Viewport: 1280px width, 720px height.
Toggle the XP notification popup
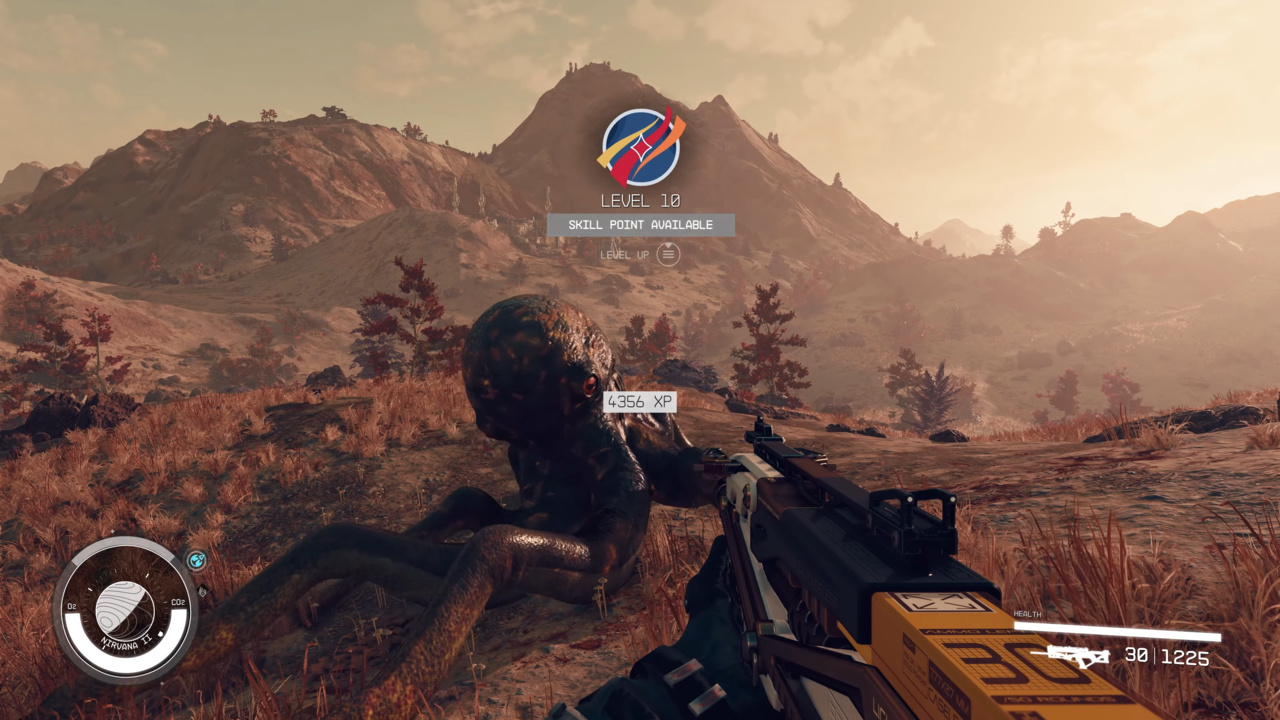click(x=639, y=401)
